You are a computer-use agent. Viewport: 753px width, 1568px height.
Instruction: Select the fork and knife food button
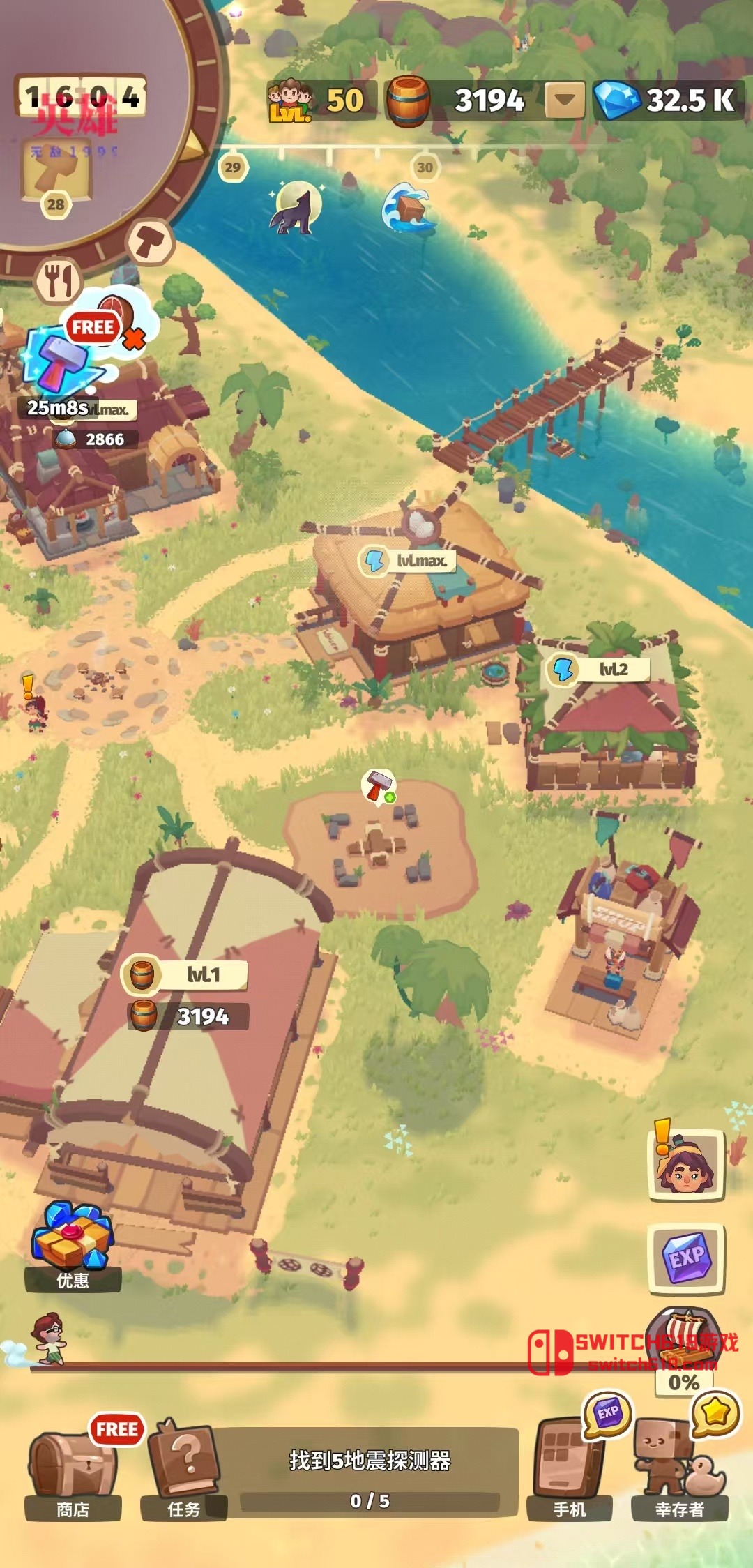[59, 280]
